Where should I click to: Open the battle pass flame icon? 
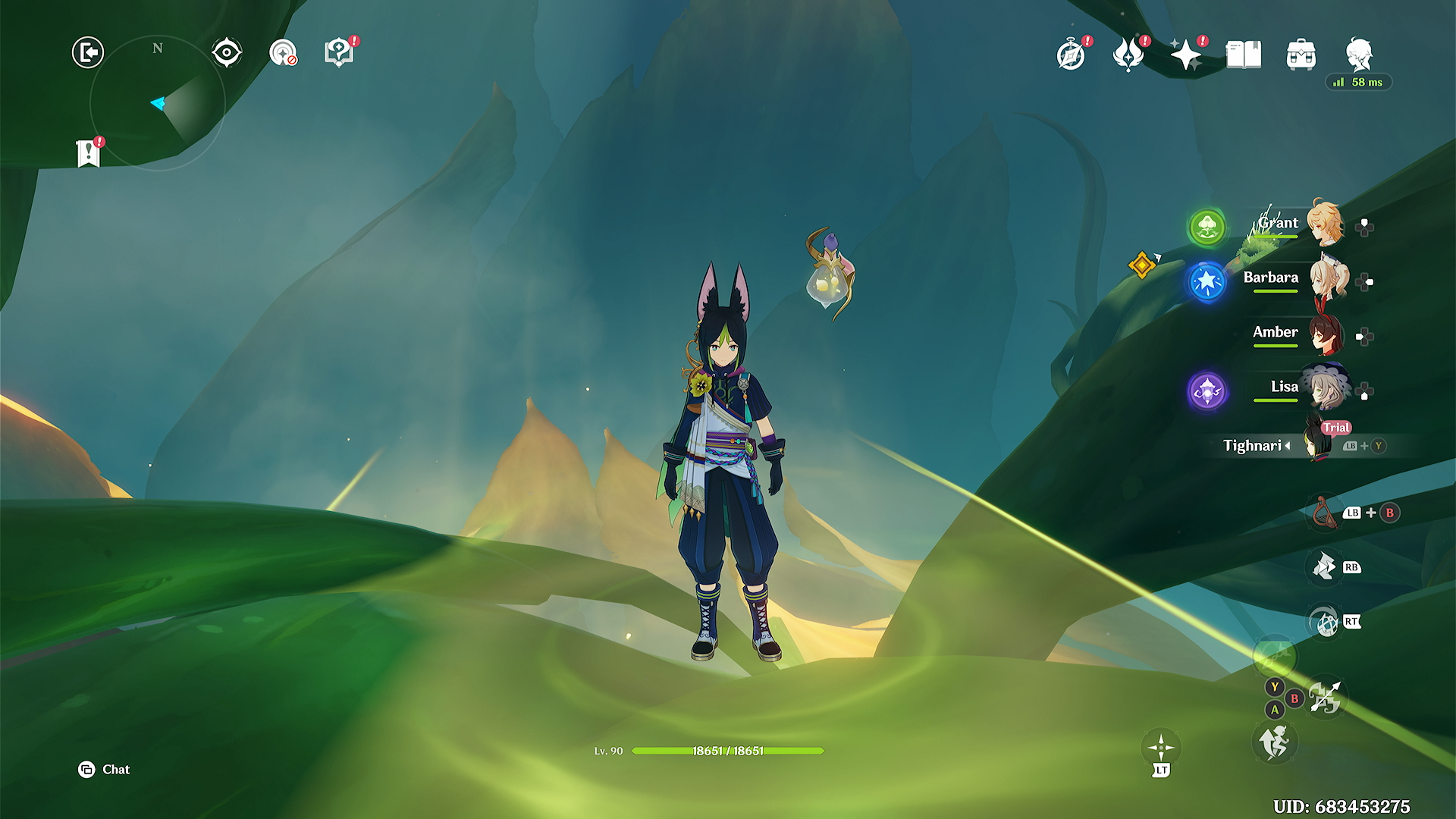[1128, 55]
